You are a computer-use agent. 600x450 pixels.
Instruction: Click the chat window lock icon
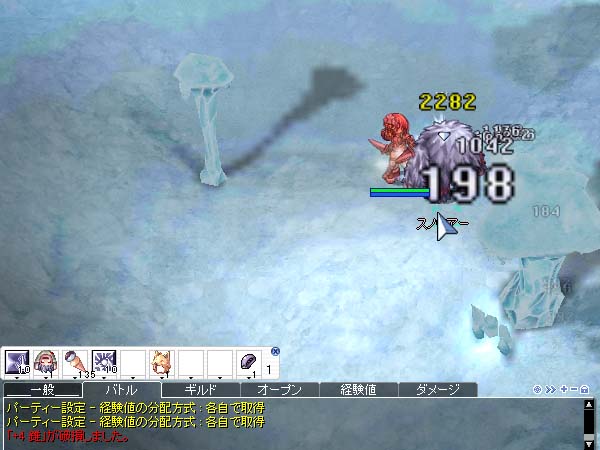(585, 389)
